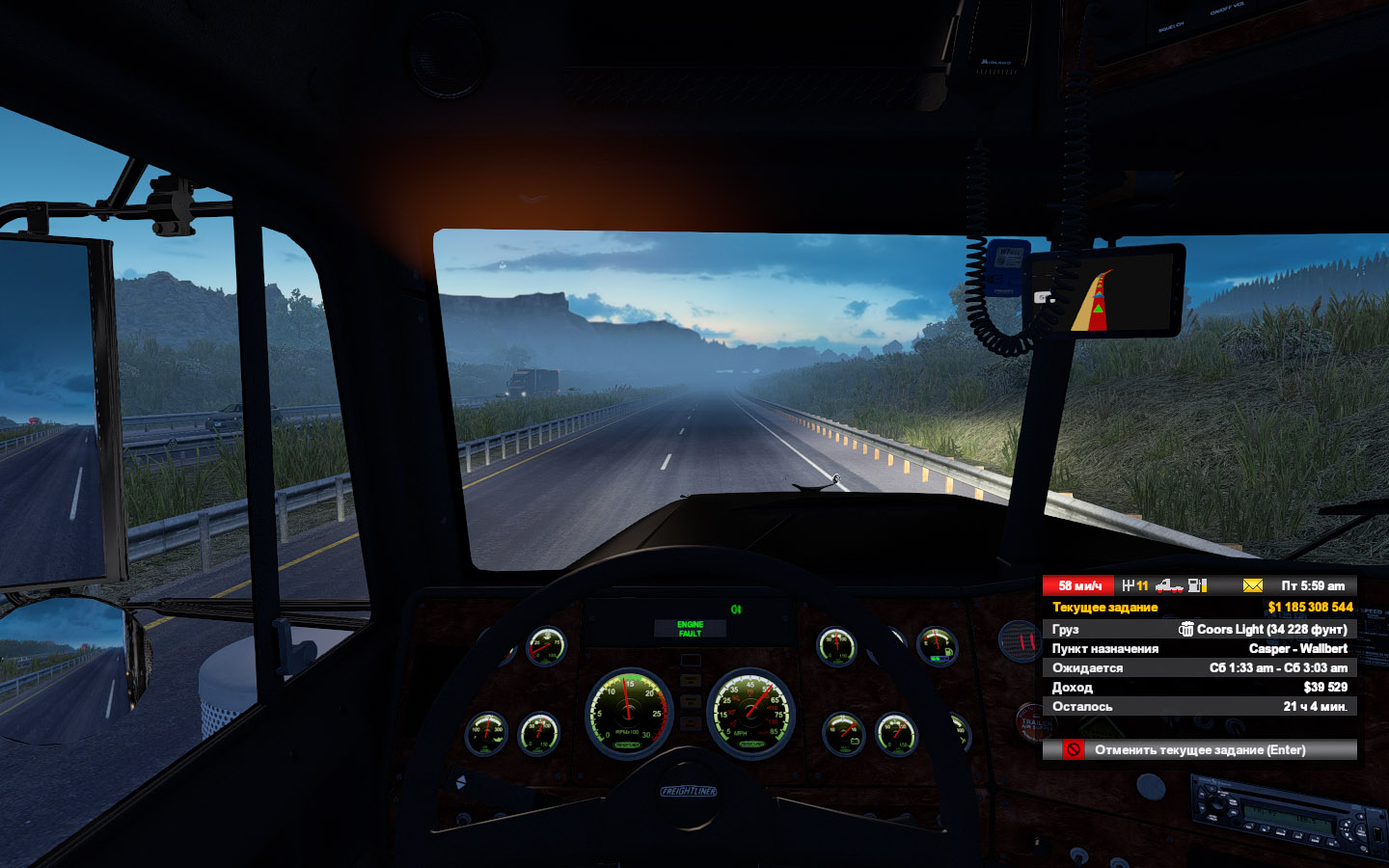The height and width of the screenshot is (868, 1389).
Task: Open the yellow mail envelope icon
Action: tap(1252, 585)
